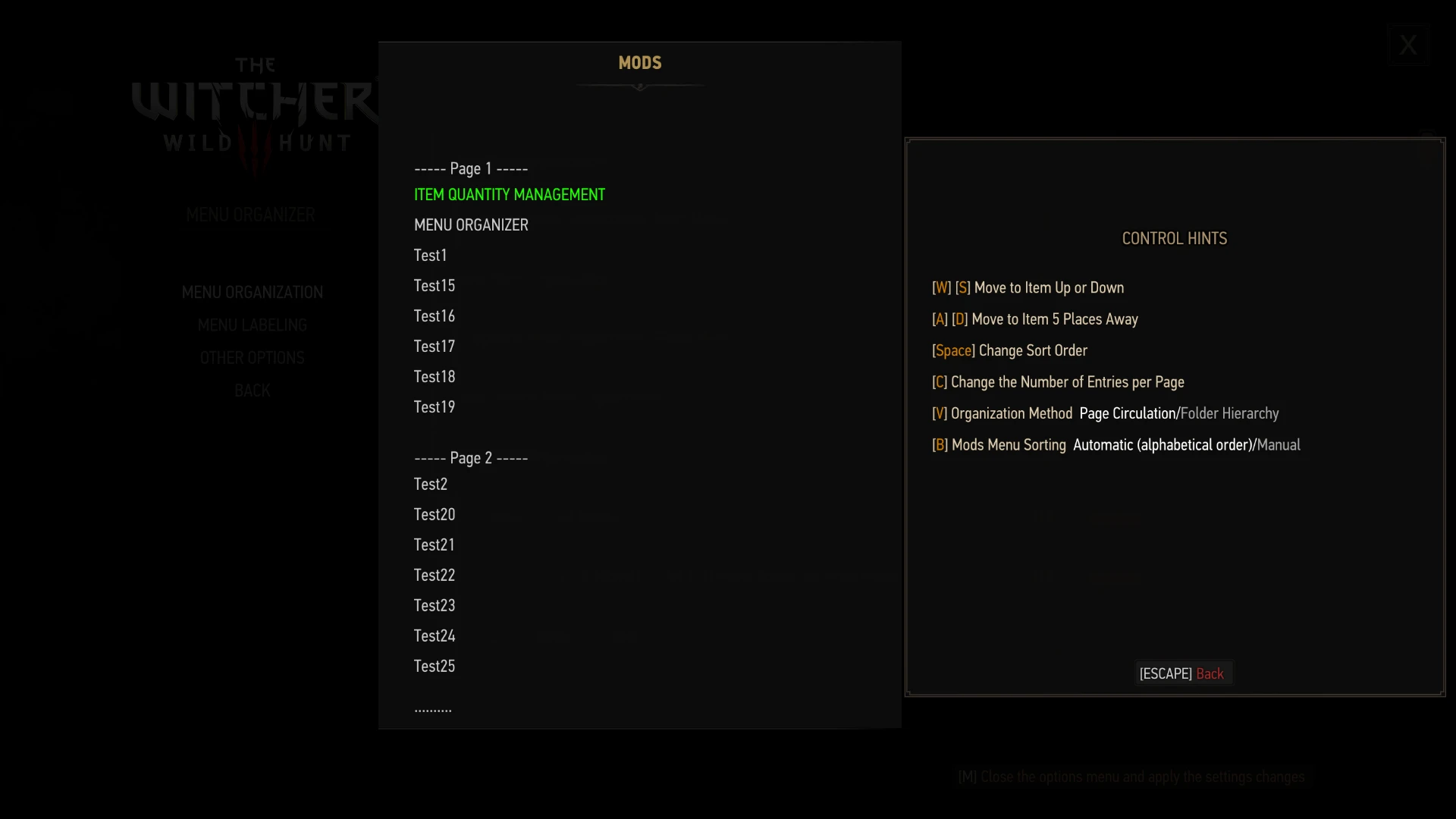Image resolution: width=1456 pixels, height=819 pixels.
Task: Open the Test1 mod entry
Action: (x=430, y=255)
